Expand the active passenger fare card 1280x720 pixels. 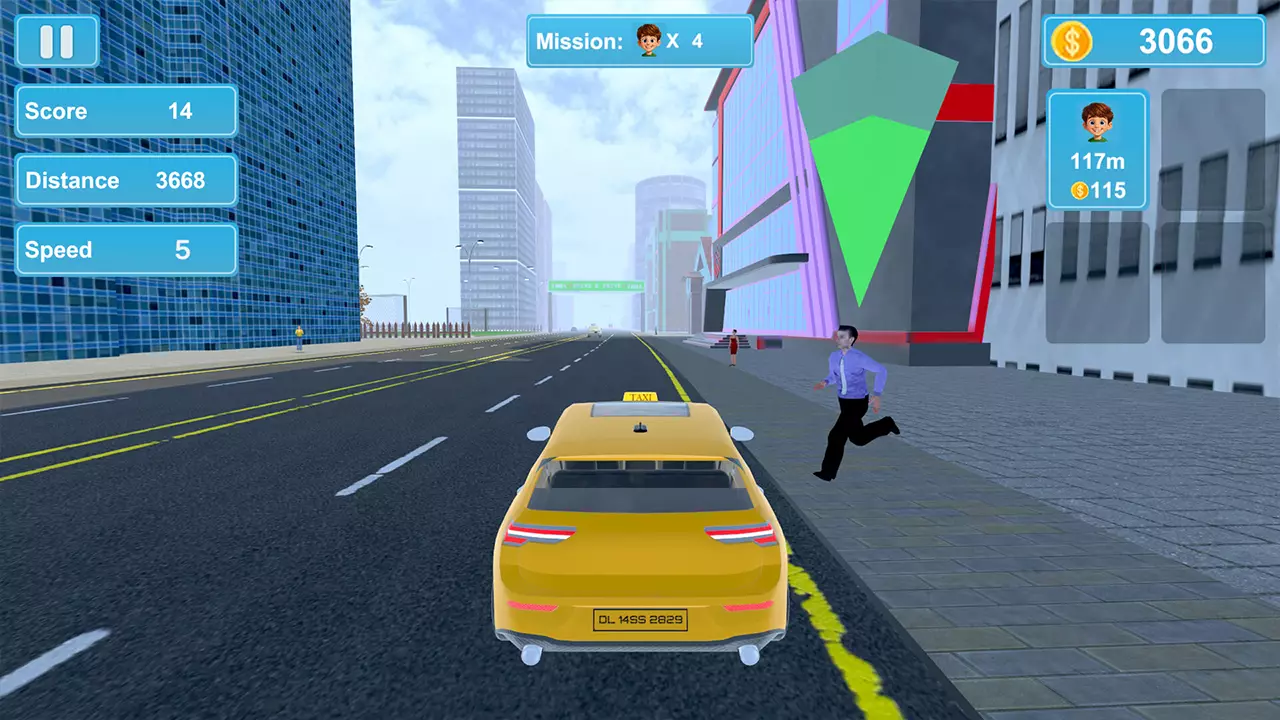1097,150
